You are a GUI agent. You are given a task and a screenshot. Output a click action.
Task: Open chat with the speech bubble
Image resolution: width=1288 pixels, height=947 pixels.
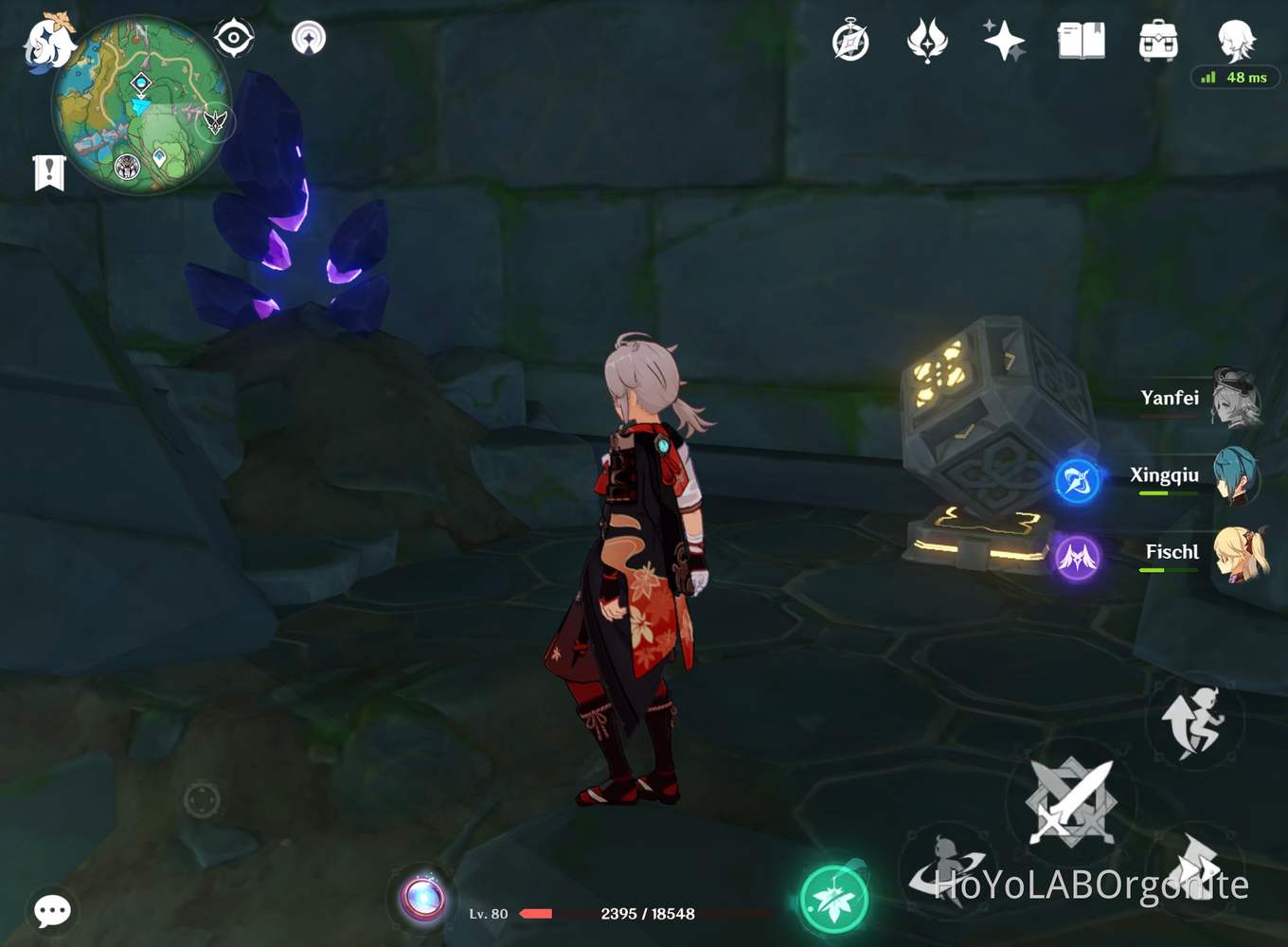(52, 911)
